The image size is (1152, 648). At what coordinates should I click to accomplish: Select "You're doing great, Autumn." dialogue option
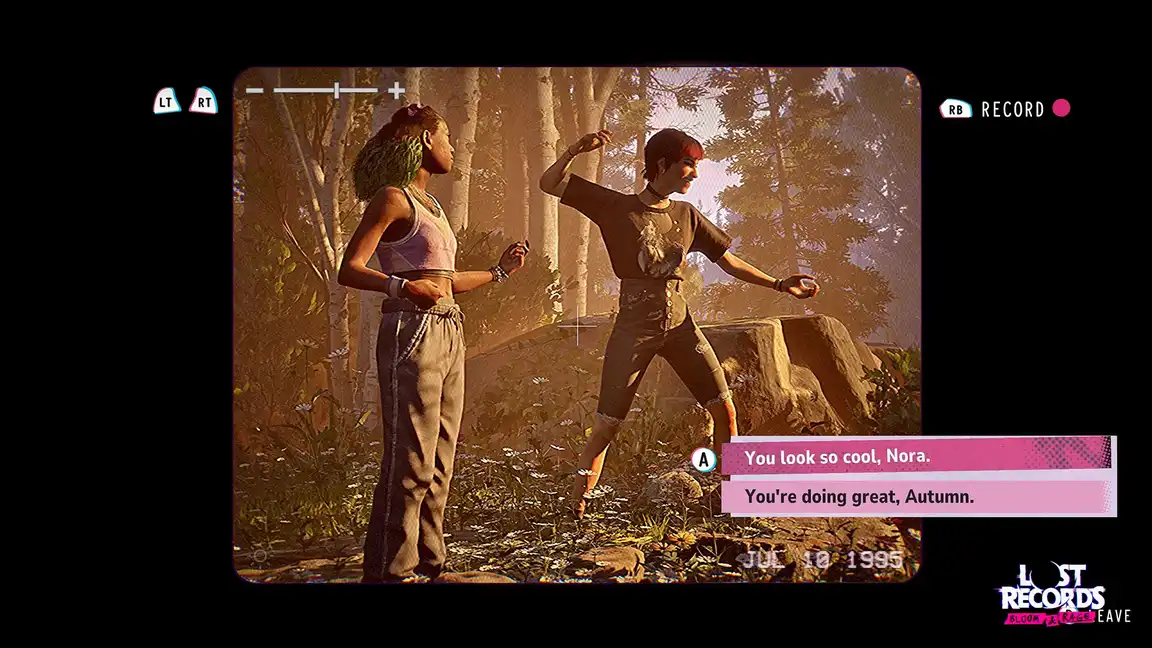pyautogui.click(x=914, y=496)
